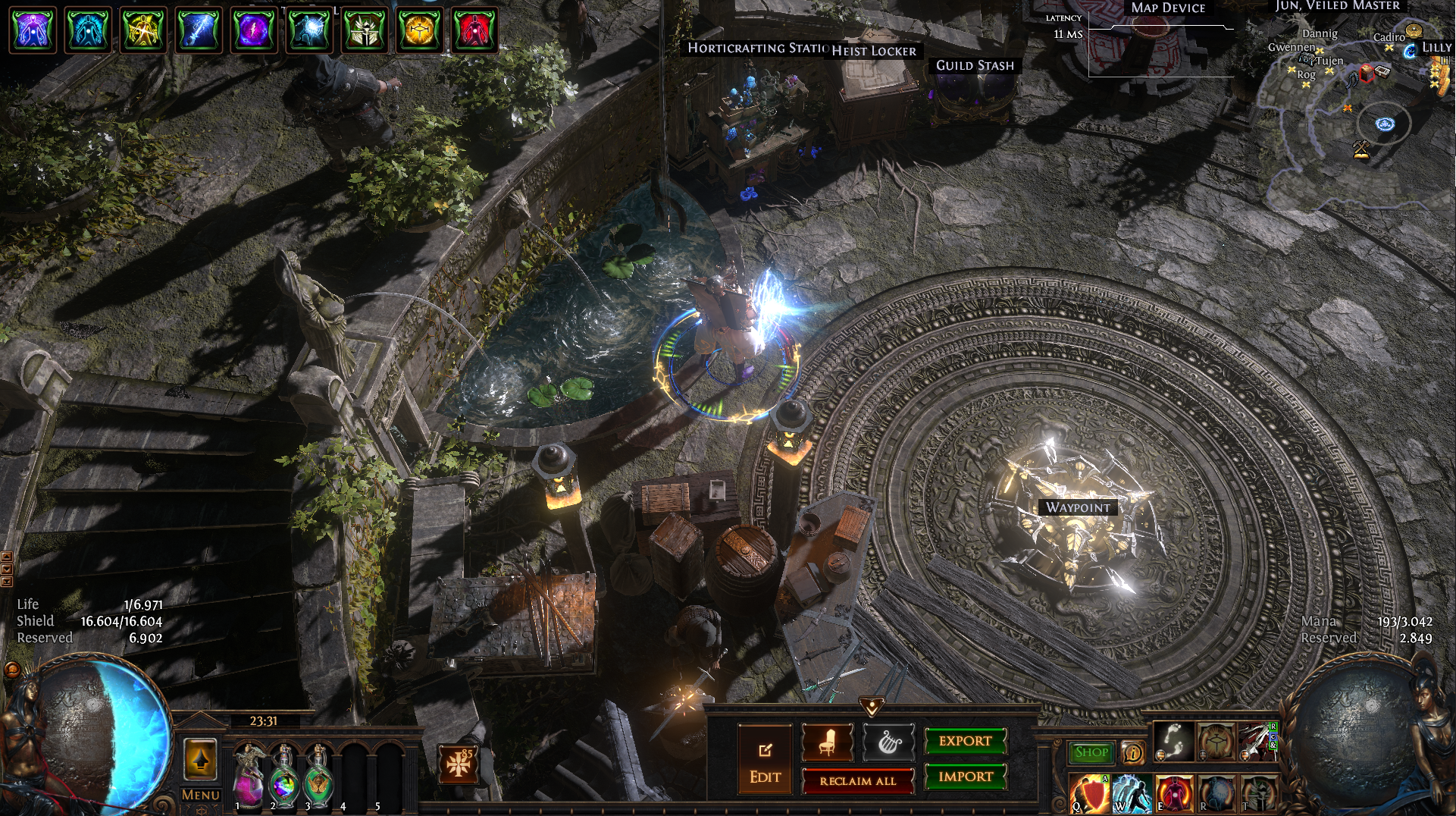Viewport: 1456px width, 816px height.
Task: Click the orange info speech-bubble icon
Action: (x=1132, y=753)
